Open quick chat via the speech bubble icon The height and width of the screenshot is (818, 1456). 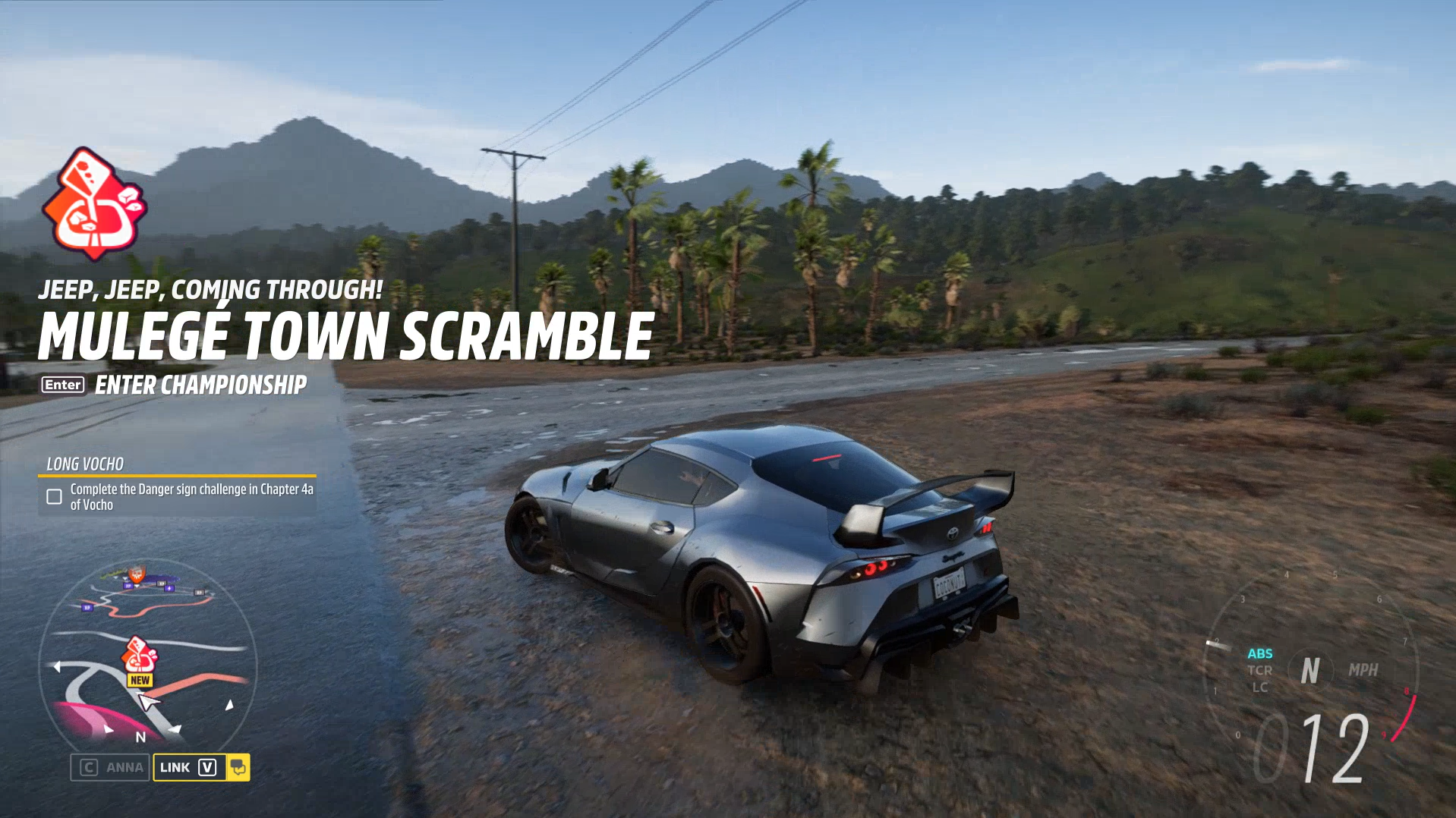click(239, 768)
